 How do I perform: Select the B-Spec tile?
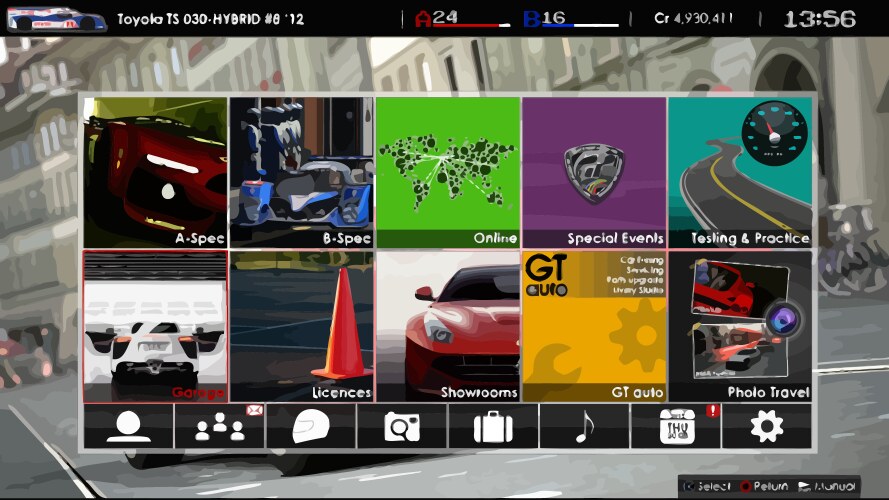coord(301,172)
